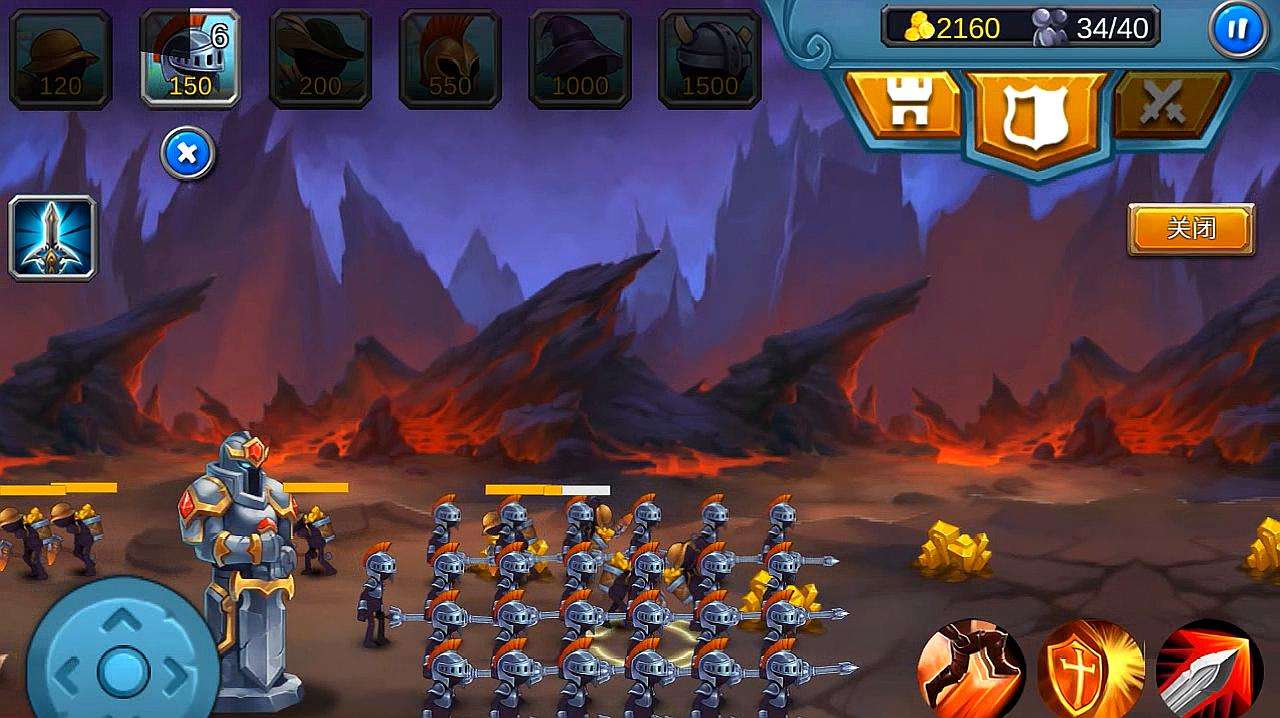This screenshot has height=718, width=1280.
Task: Switch to the crossed swords attack command
Action: point(1168,106)
